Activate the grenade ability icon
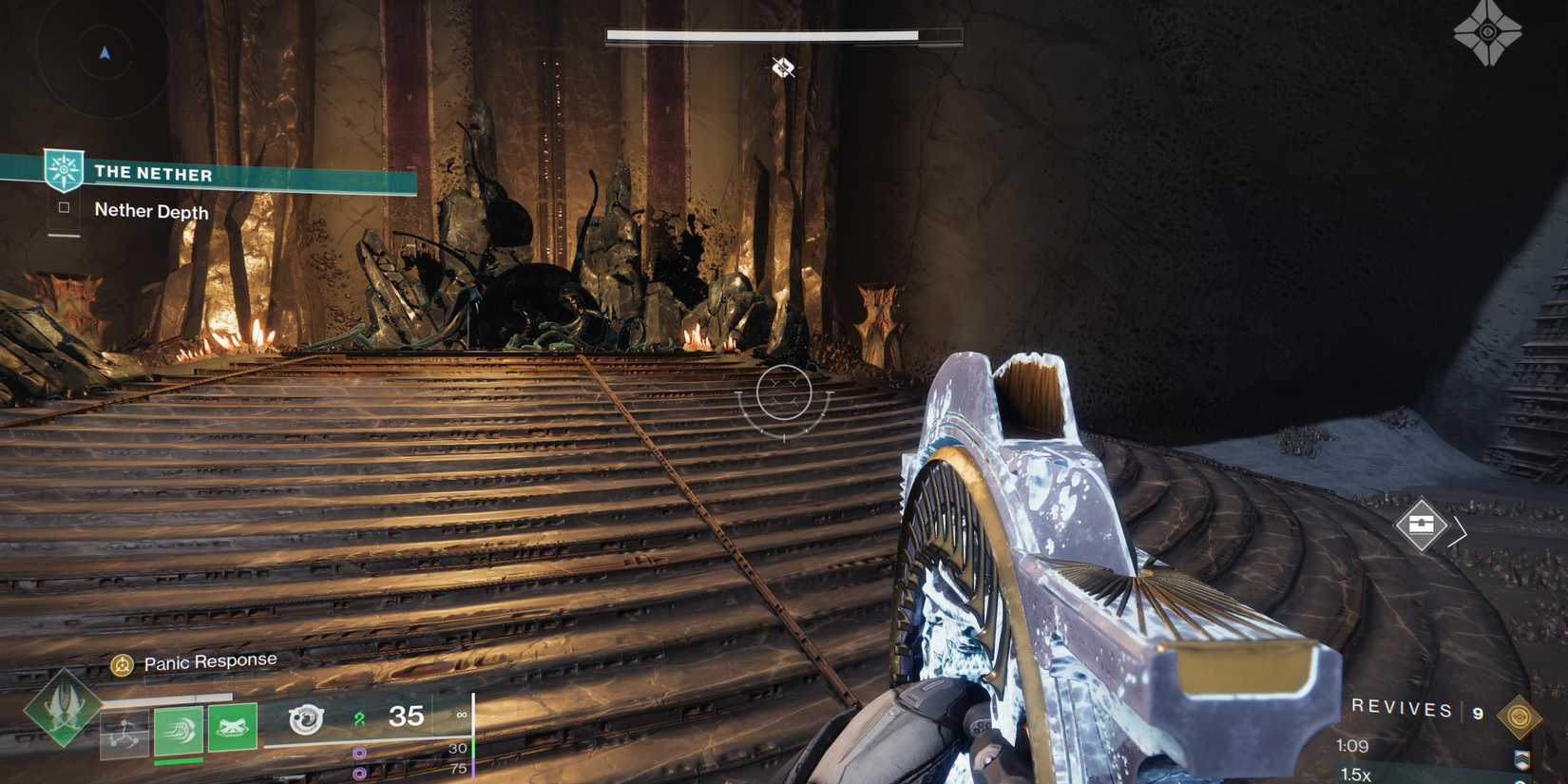Image resolution: width=1568 pixels, height=784 pixels. click(124, 735)
